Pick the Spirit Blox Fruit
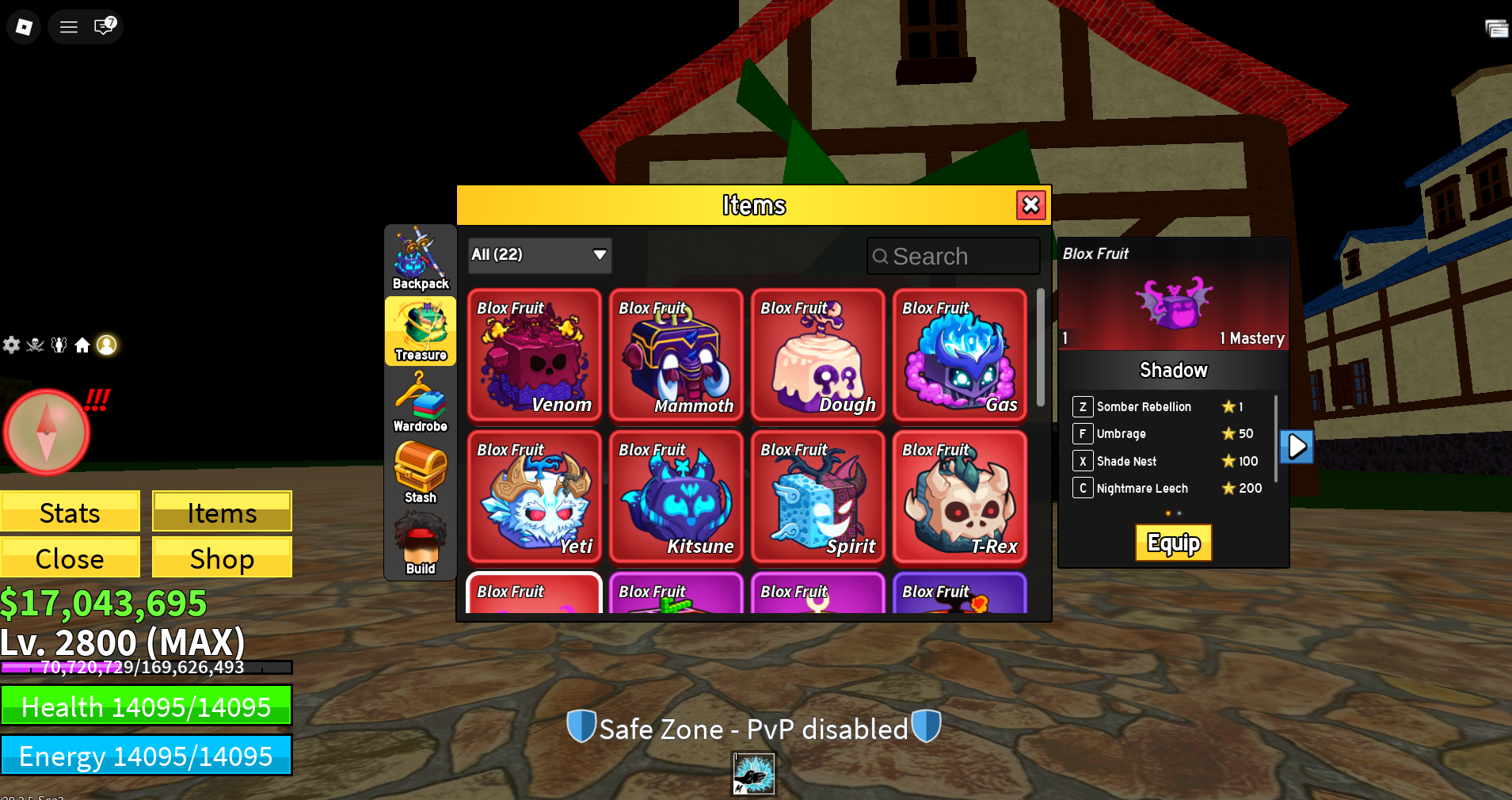1512x800 pixels. (x=817, y=496)
